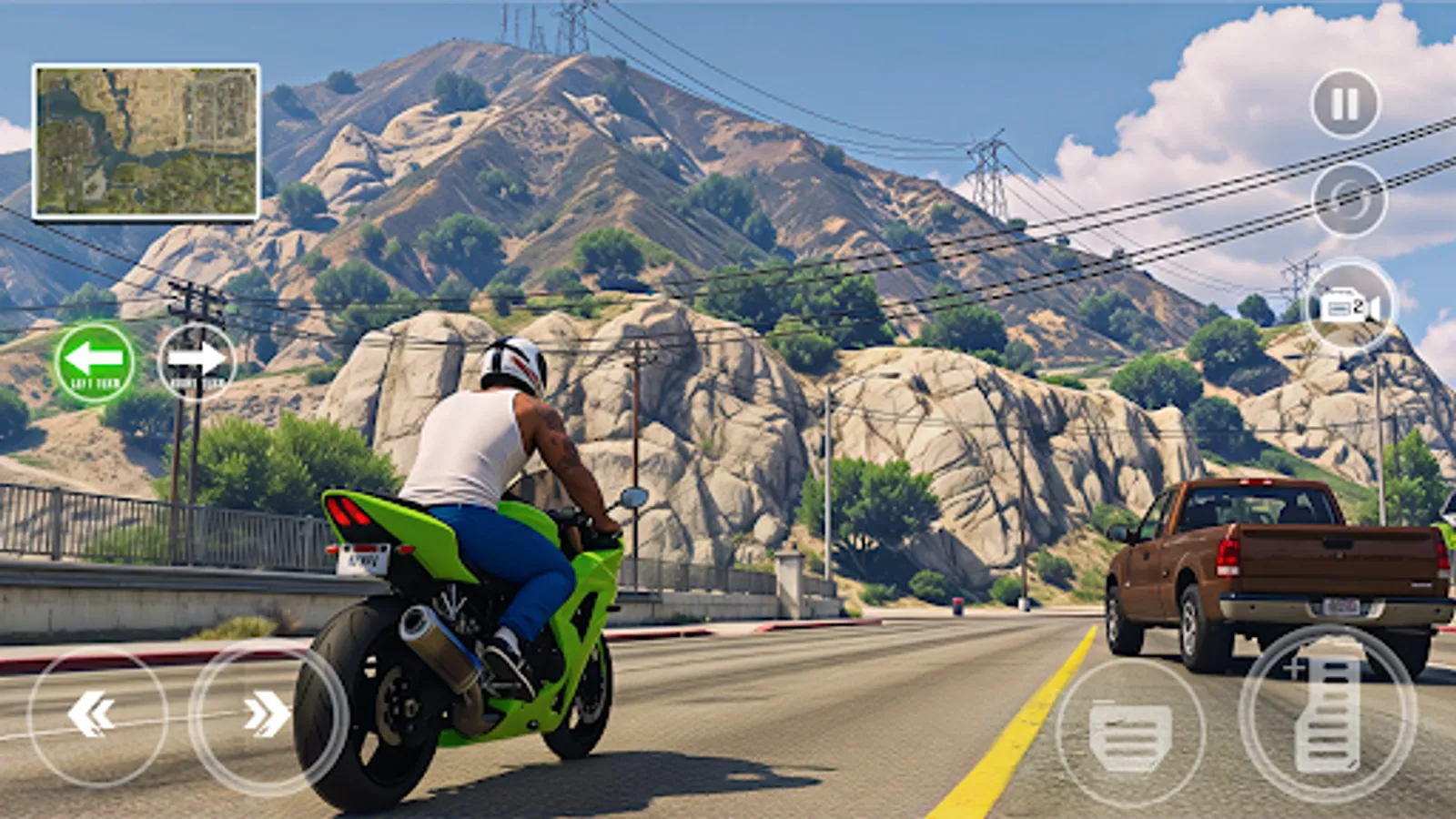Expand the camera options by tapping its icon

pos(1350,305)
